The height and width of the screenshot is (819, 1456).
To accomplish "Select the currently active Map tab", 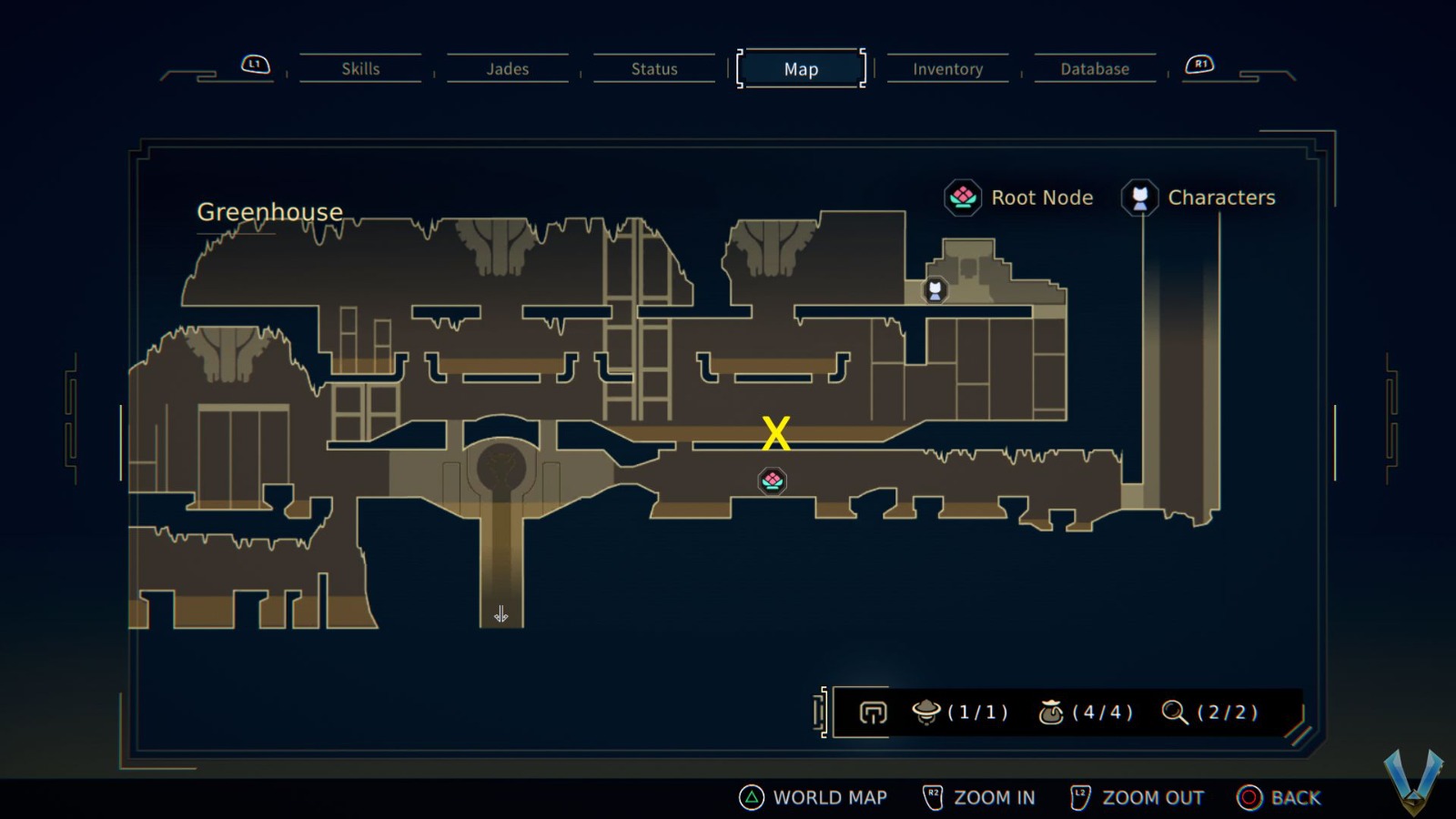I will (800, 68).
